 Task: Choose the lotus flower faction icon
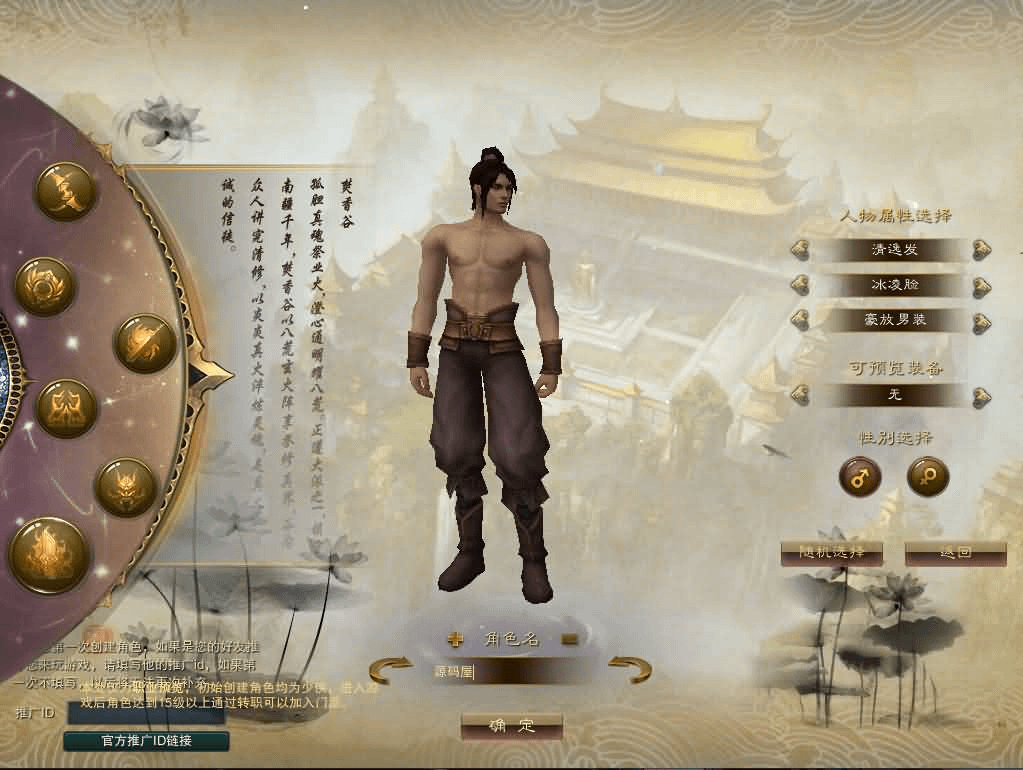point(45,286)
